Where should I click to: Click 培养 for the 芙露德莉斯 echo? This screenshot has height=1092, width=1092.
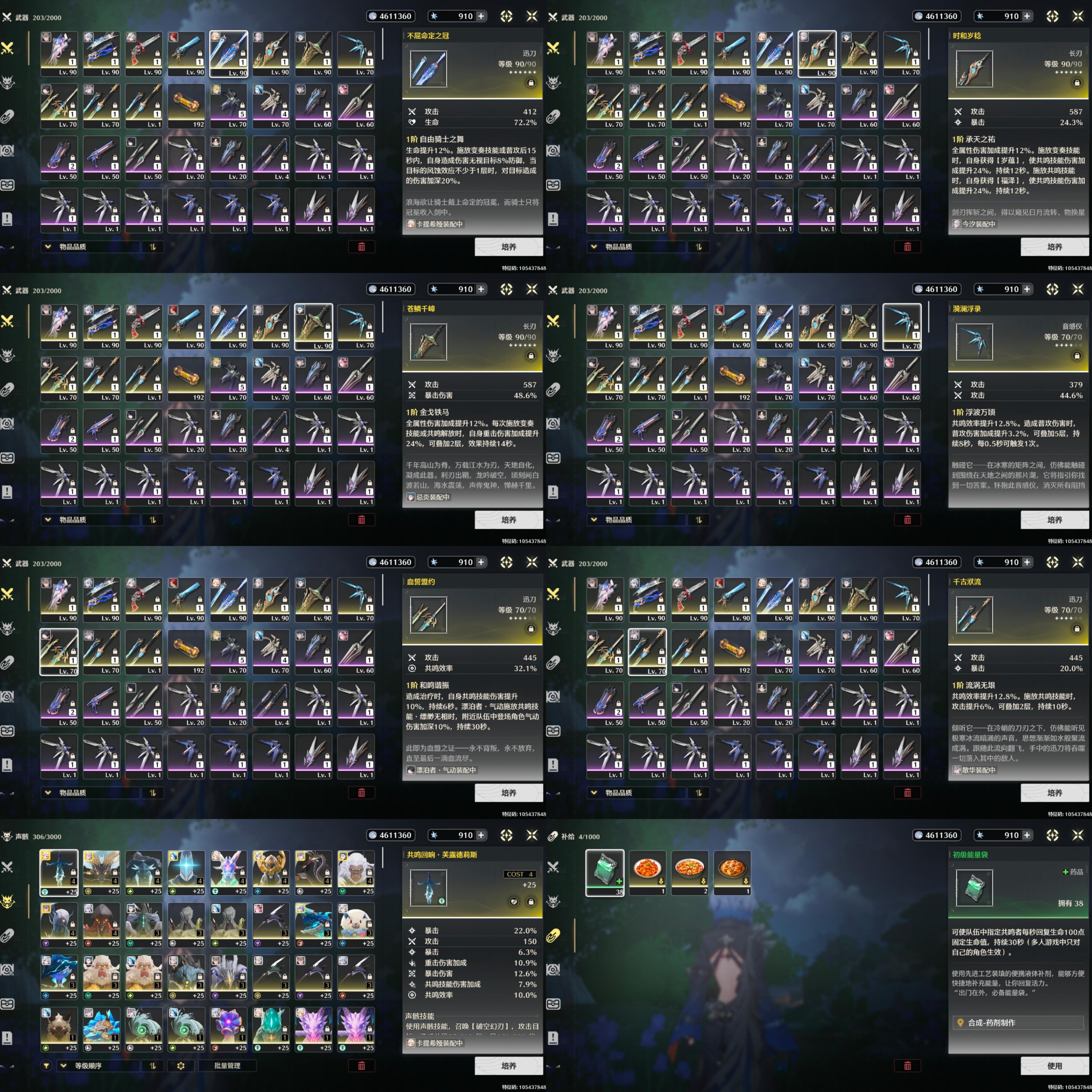click(508, 1065)
